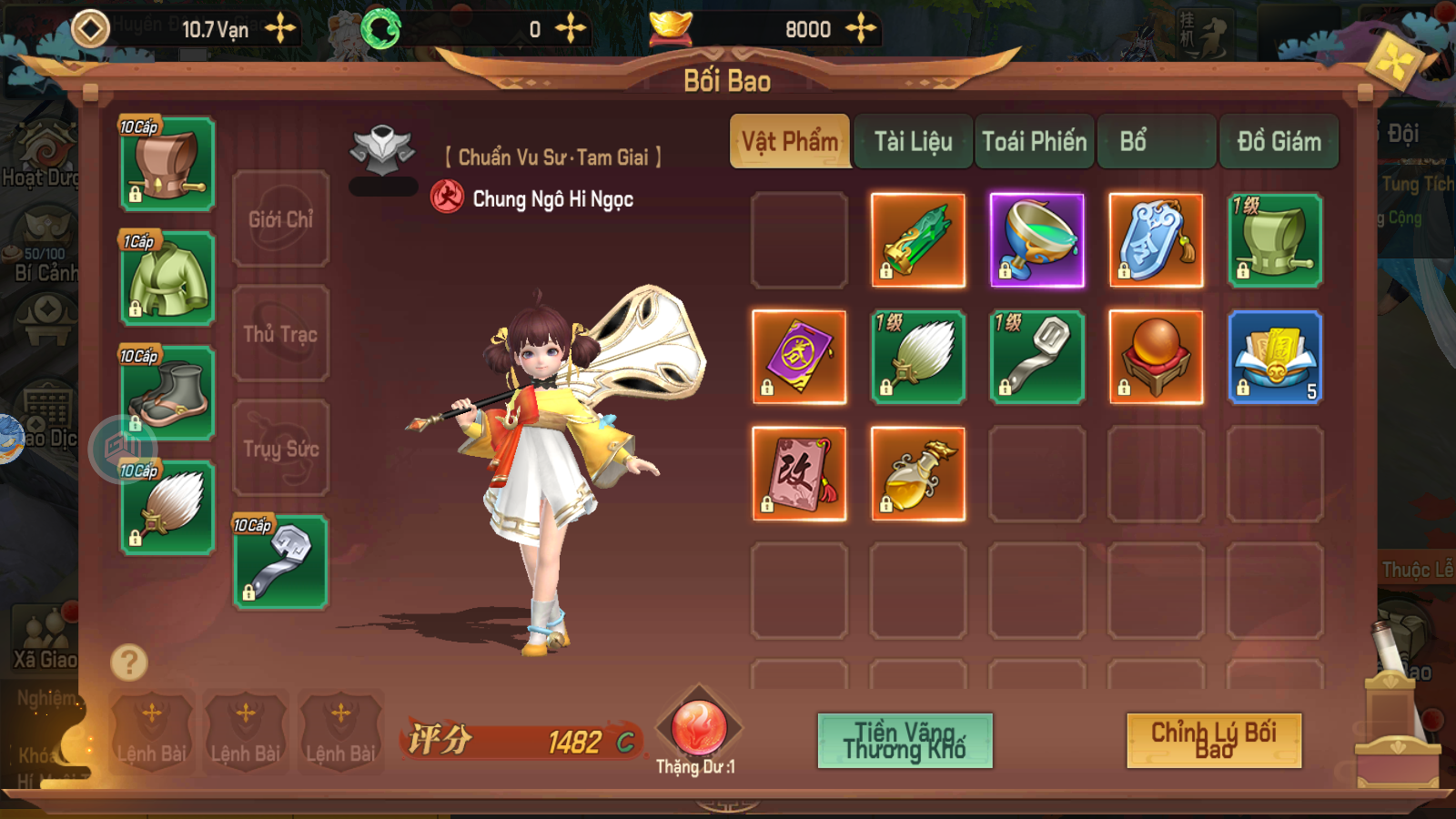Select the orange orb on stand
This screenshot has width=1456, height=819.
coord(1156,357)
